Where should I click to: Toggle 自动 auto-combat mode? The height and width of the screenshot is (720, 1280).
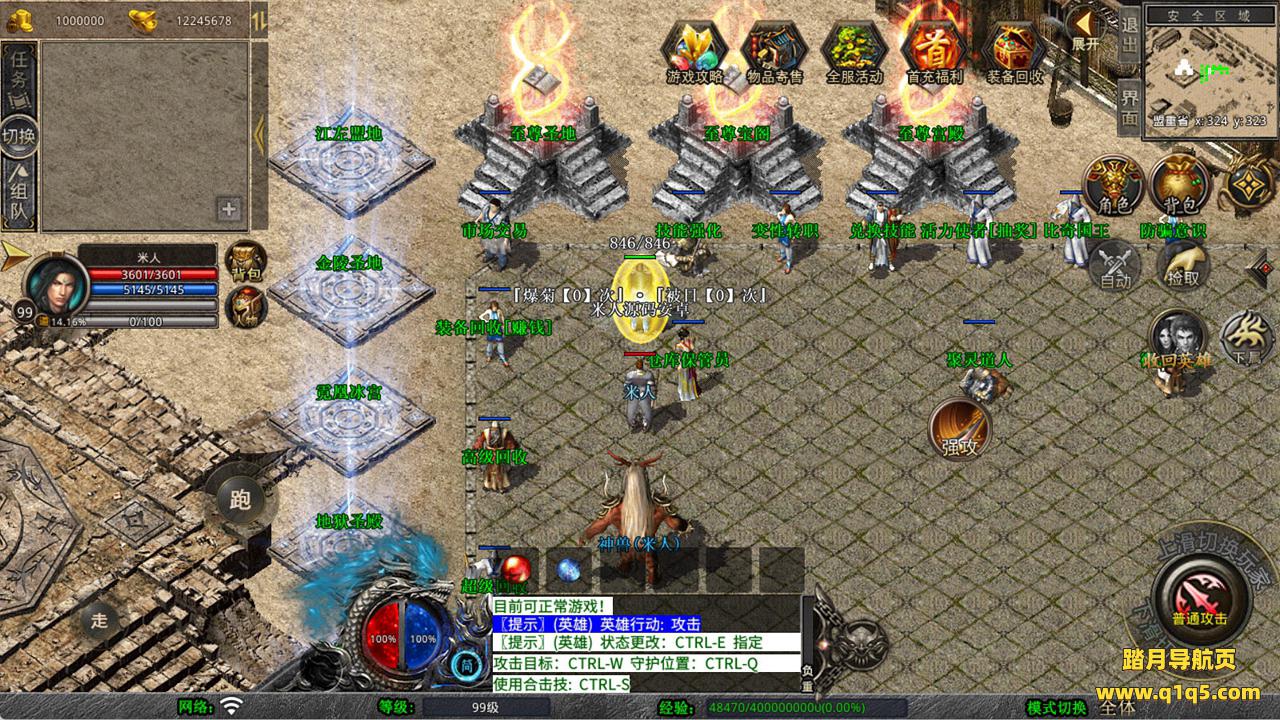click(1114, 267)
